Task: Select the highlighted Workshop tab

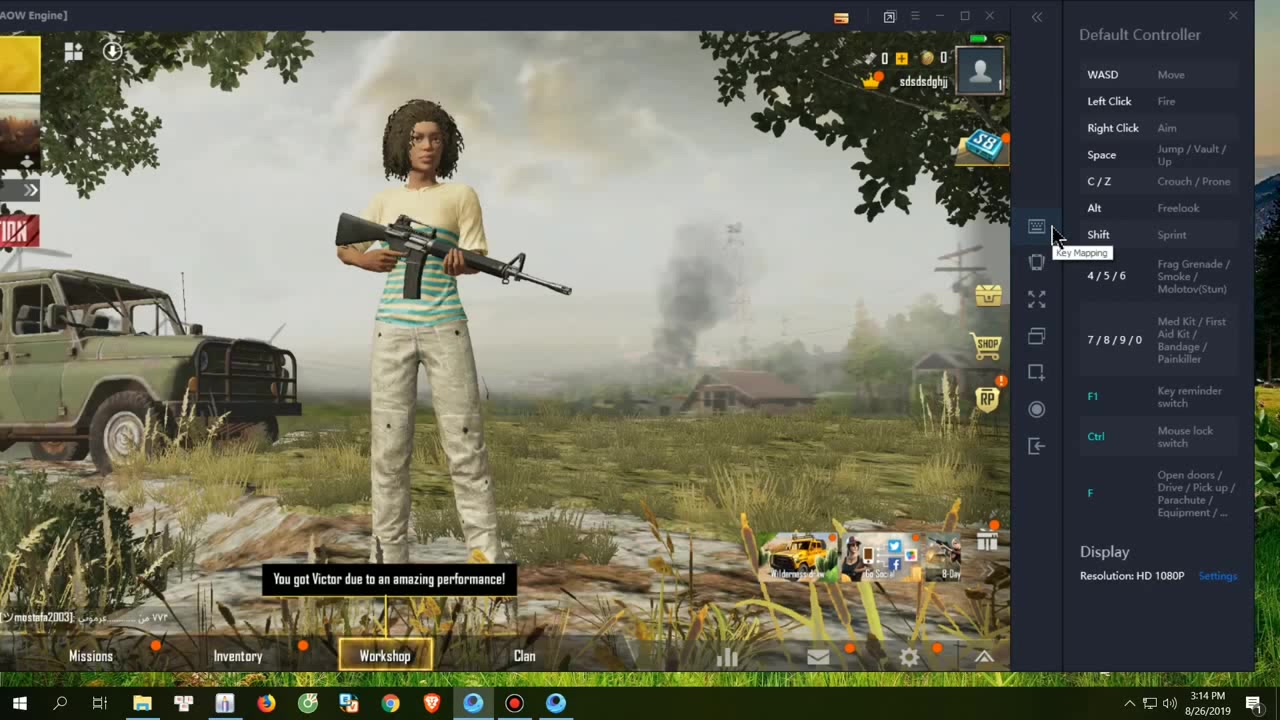Action: (385, 656)
